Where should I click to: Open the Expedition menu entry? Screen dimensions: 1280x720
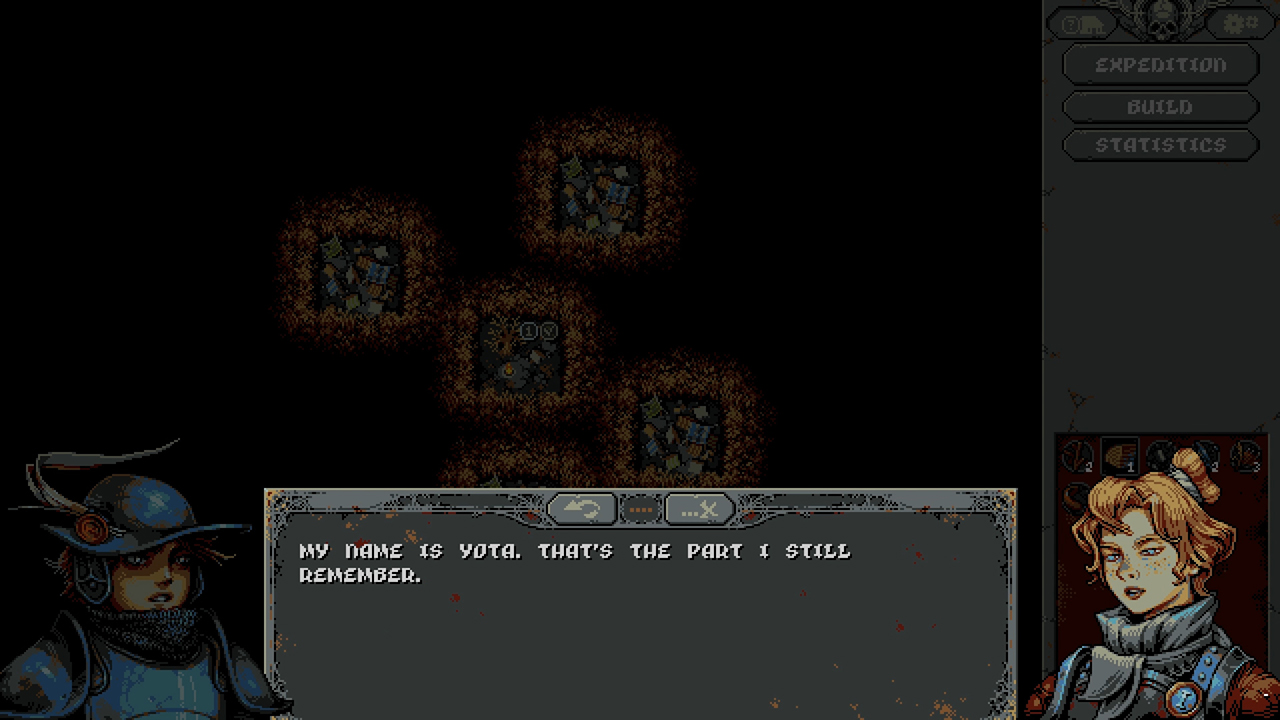1160,64
